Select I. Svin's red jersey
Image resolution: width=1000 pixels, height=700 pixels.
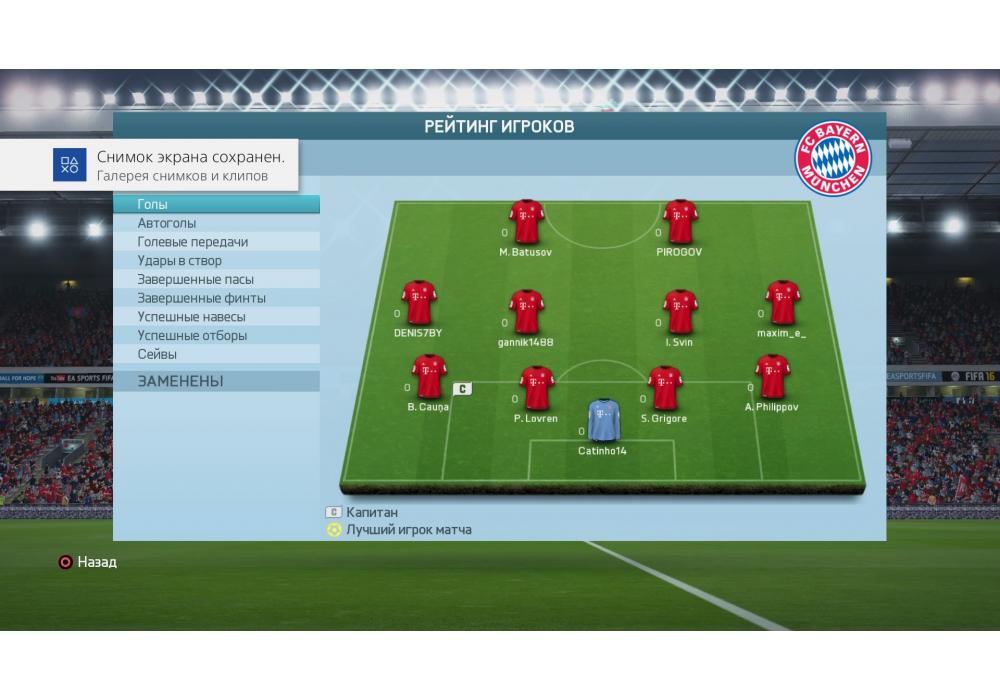(x=679, y=312)
